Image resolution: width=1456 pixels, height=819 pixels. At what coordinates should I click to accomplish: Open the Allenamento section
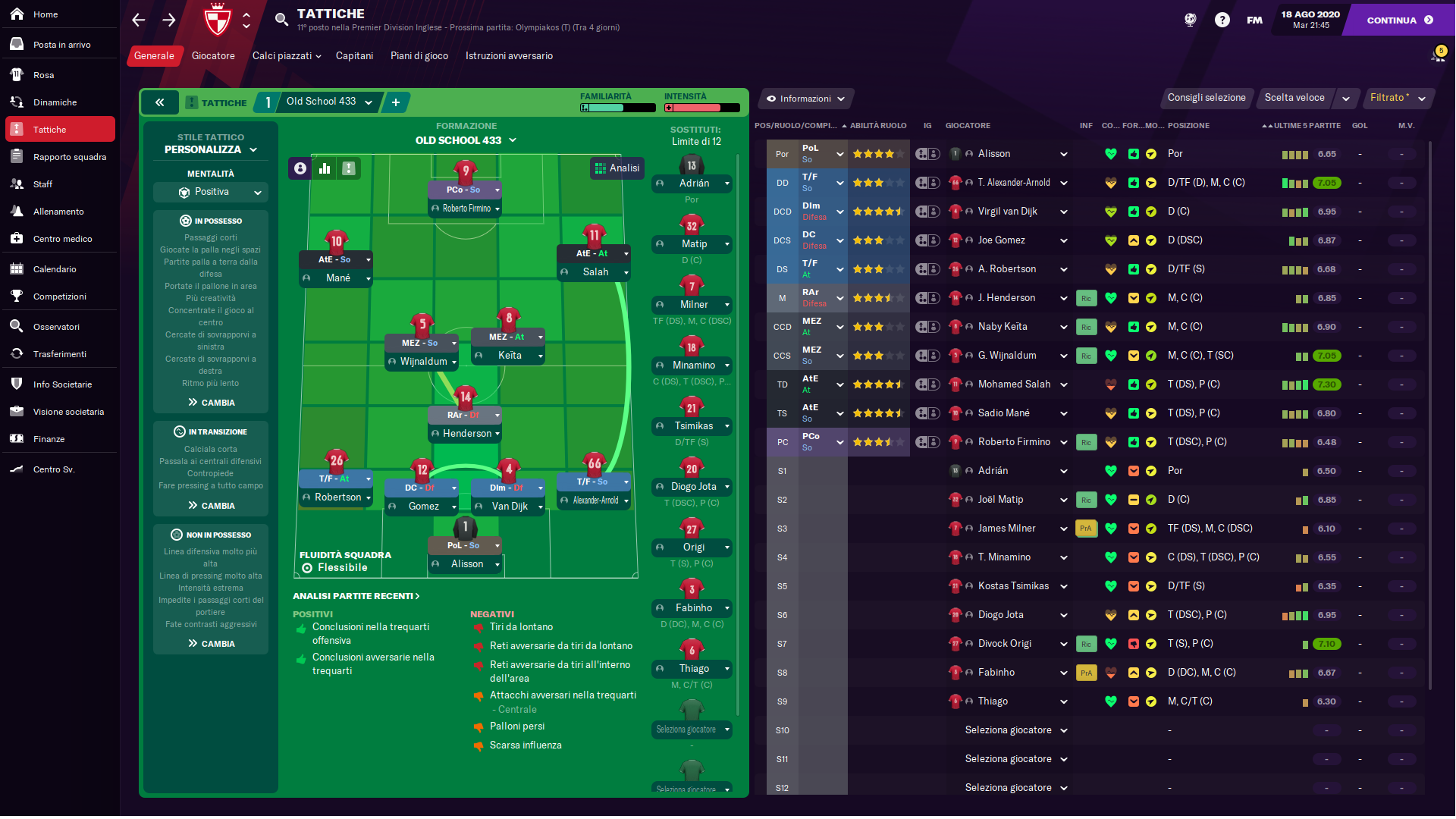58,212
